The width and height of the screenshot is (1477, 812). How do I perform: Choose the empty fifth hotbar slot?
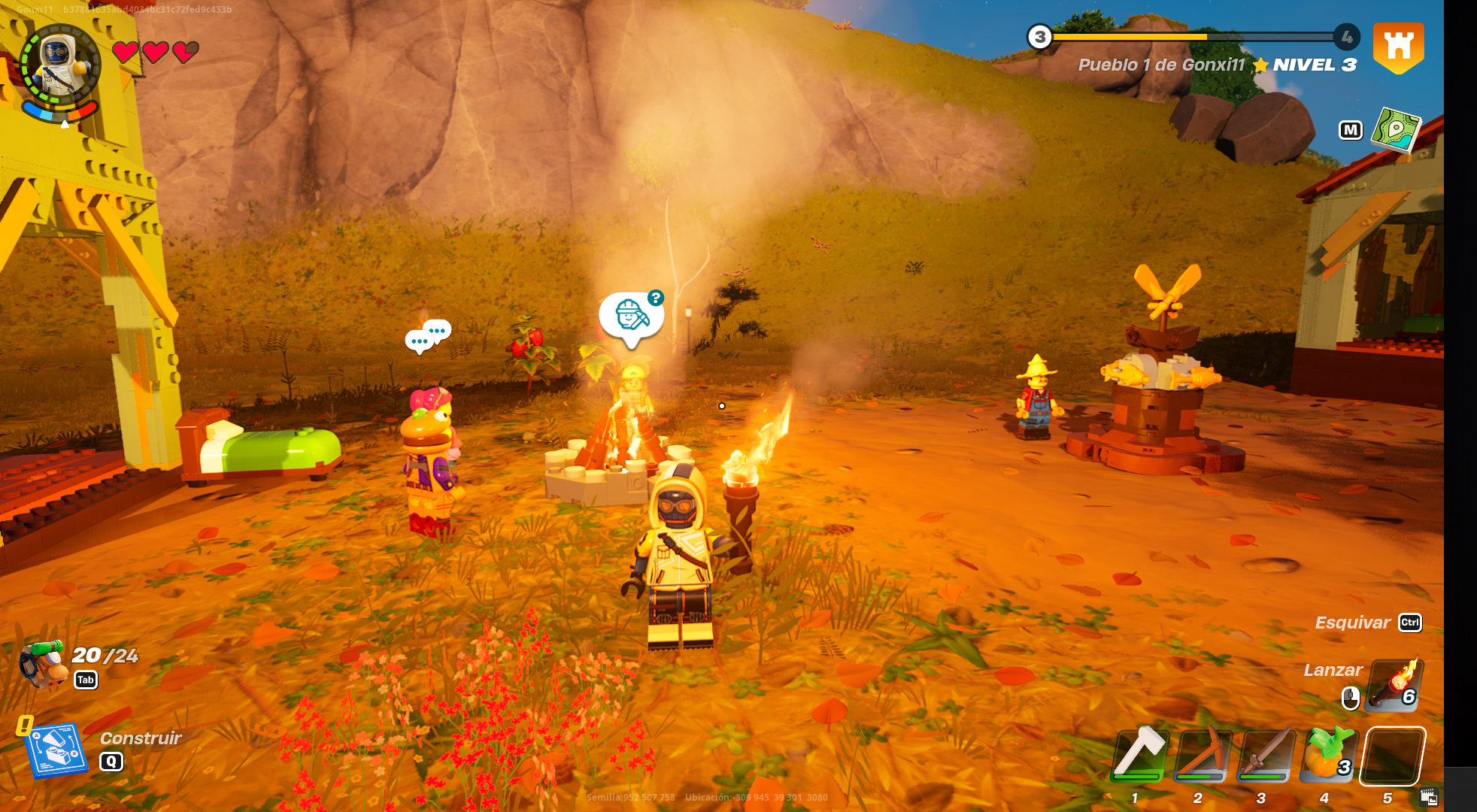pyautogui.click(x=1392, y=756)
